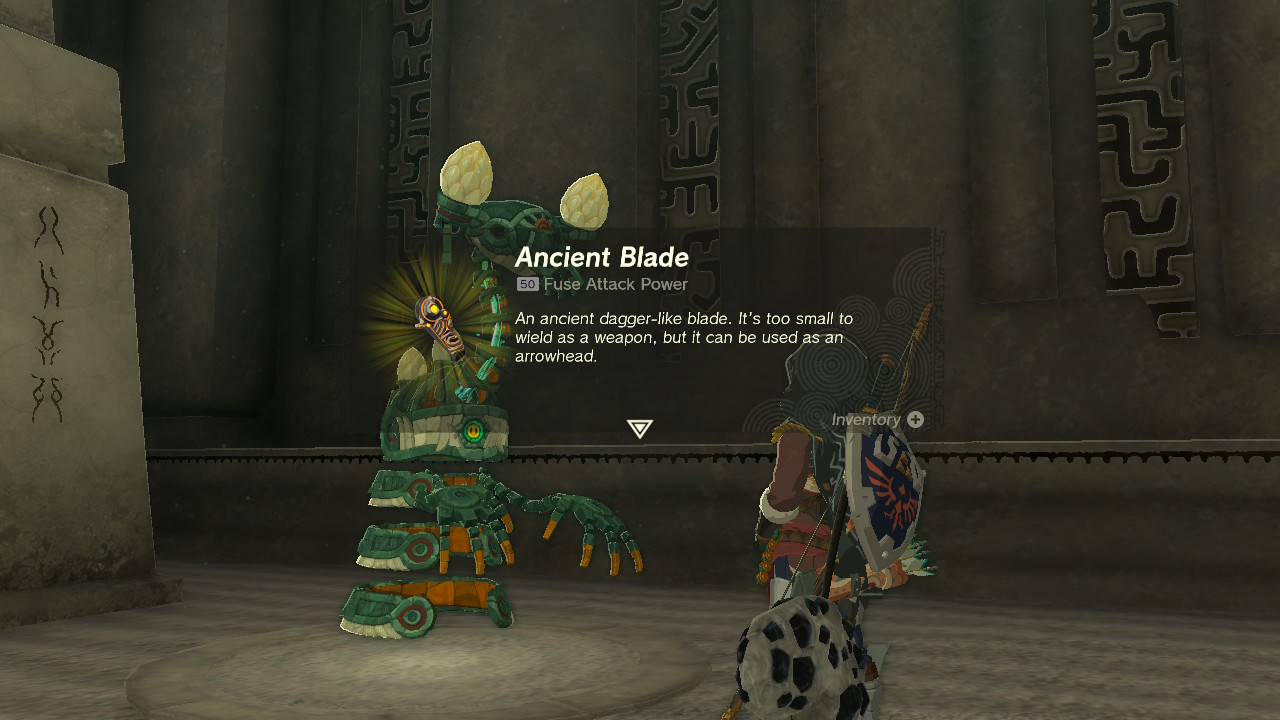Expand details on the Ancient Blade title

point(600,257)
